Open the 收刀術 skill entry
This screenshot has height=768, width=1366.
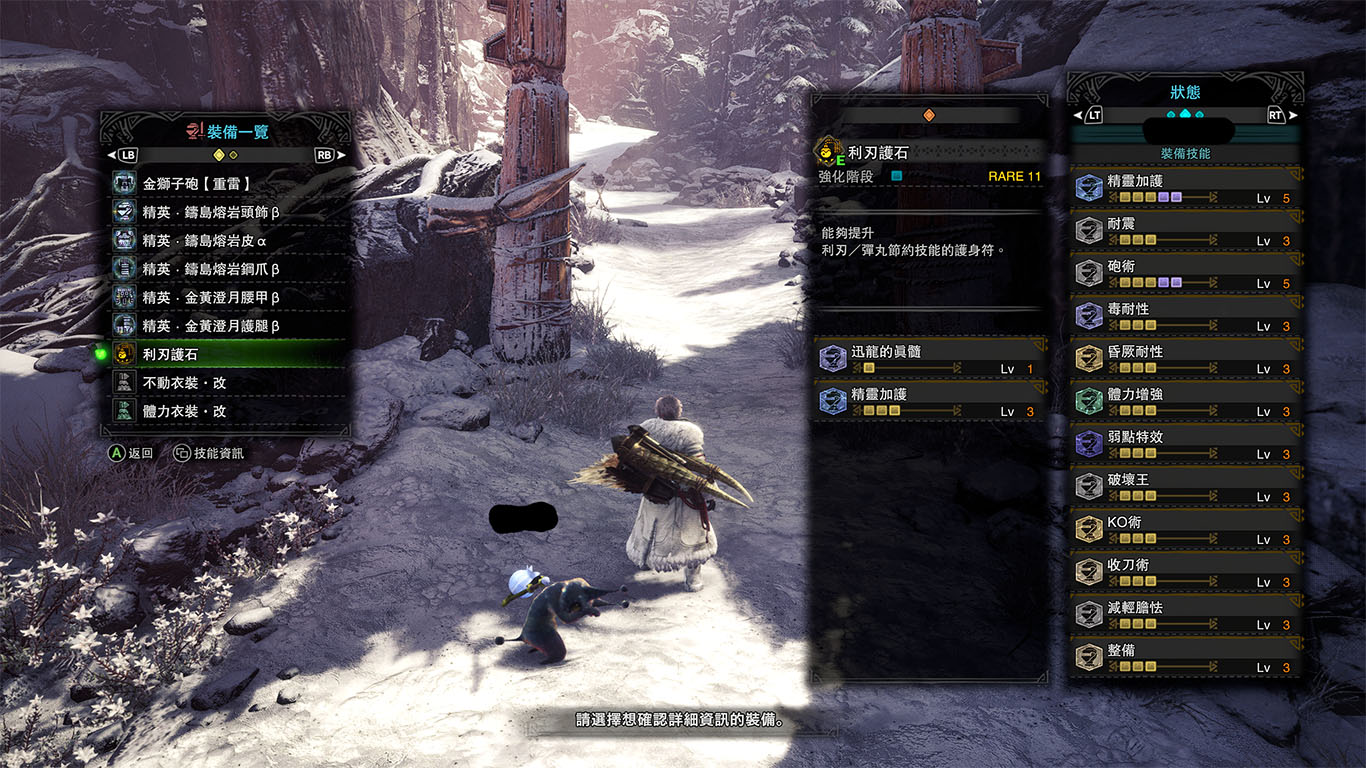tap(1186, 573)
